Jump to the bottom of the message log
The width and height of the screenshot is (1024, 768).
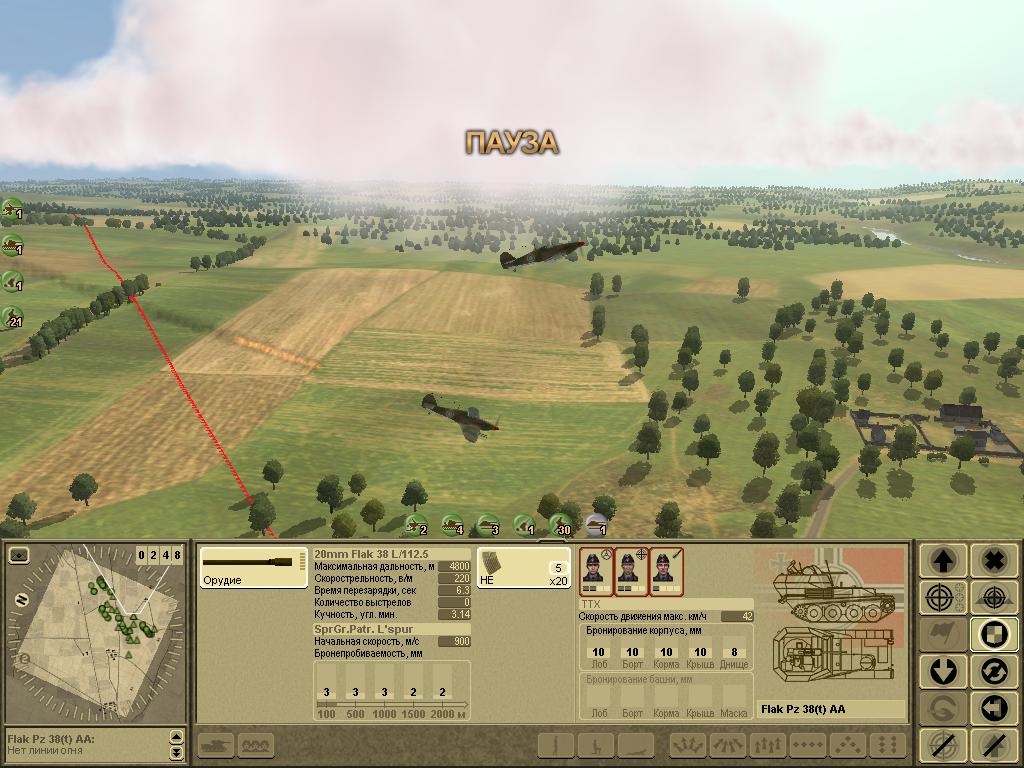click(177, 753)
